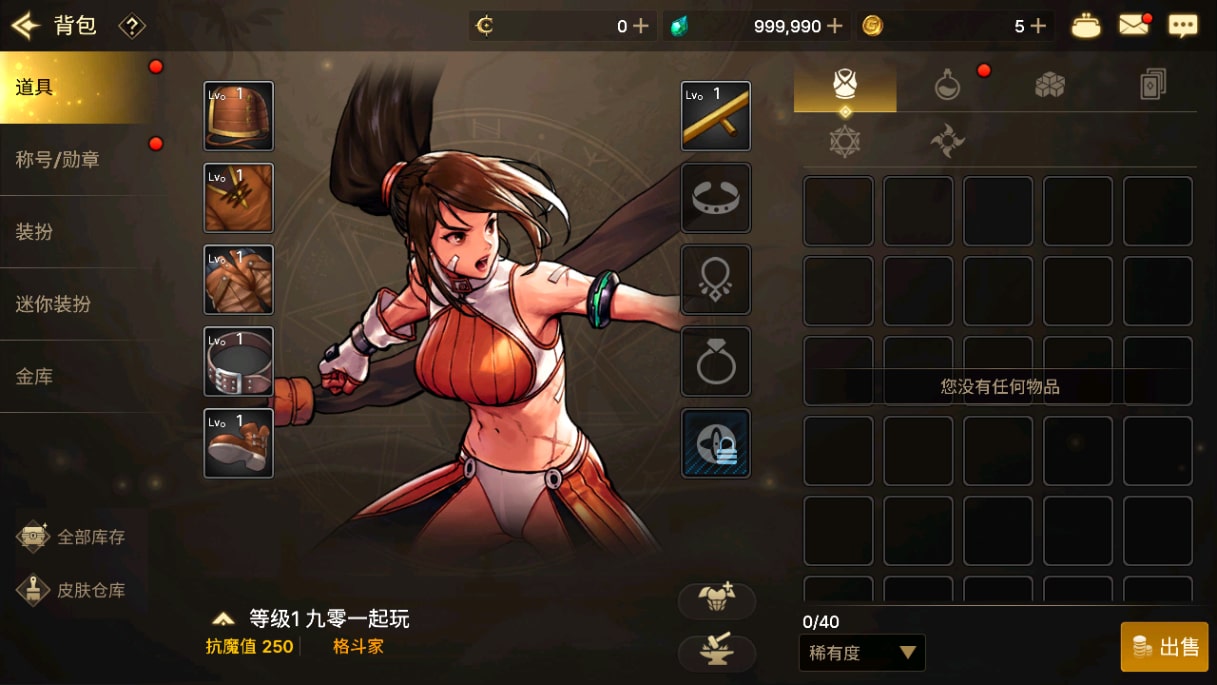Image resolution: width=1217 pixels, height=685 pixels.
Task: Select the equipped golden weapon slot
Action: coord(716,116)
